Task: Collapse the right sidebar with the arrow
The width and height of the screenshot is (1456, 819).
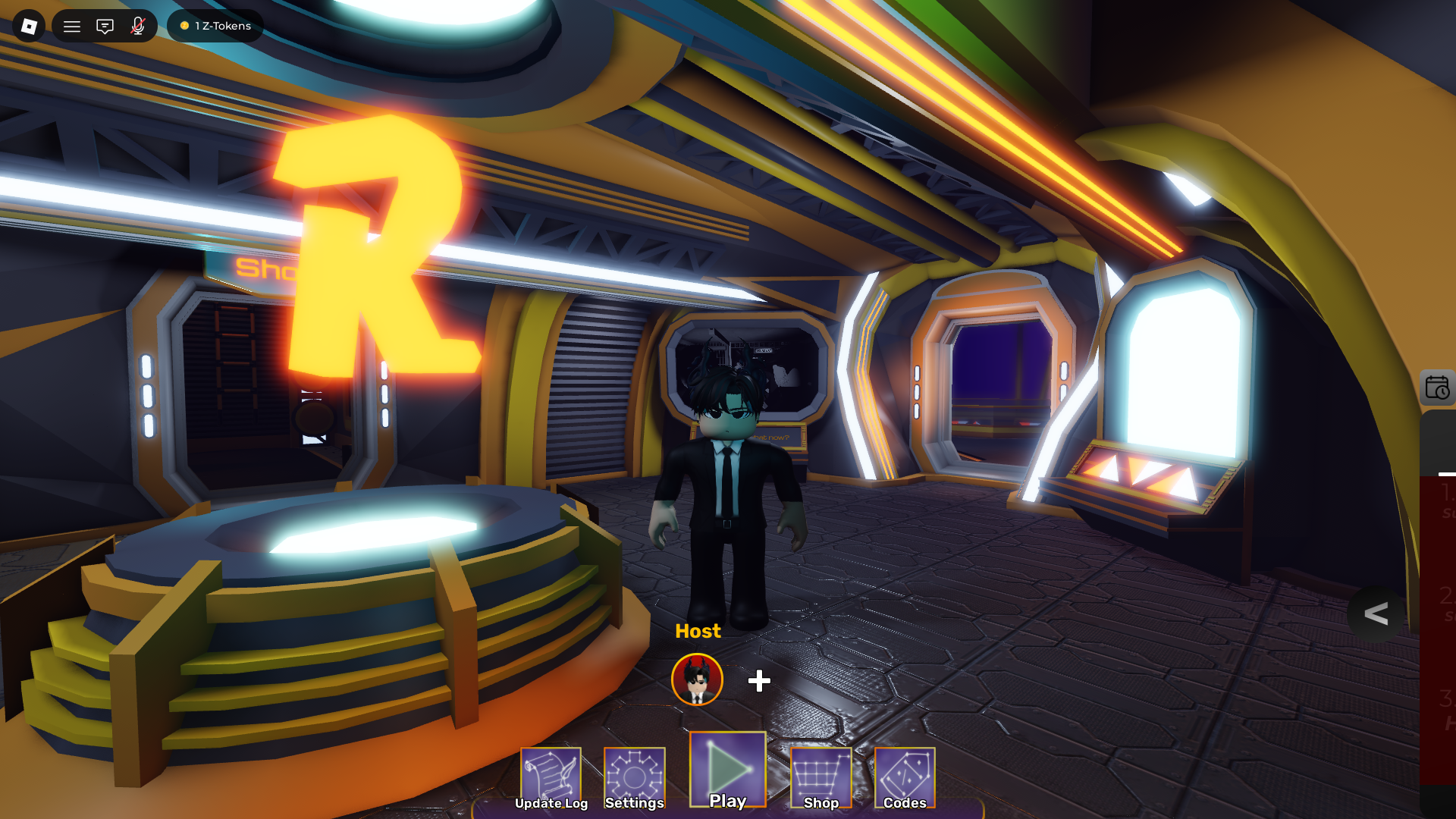Action: pyautogui.click(x=1376, y=614)
